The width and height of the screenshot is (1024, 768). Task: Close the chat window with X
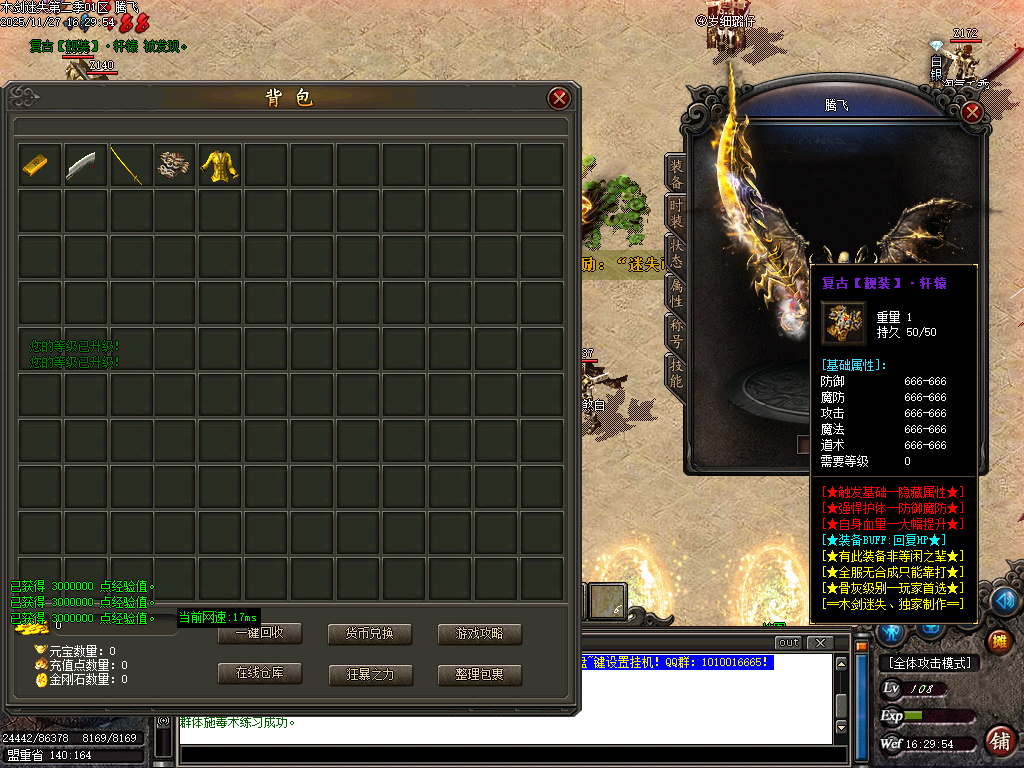tap(821, 642)
